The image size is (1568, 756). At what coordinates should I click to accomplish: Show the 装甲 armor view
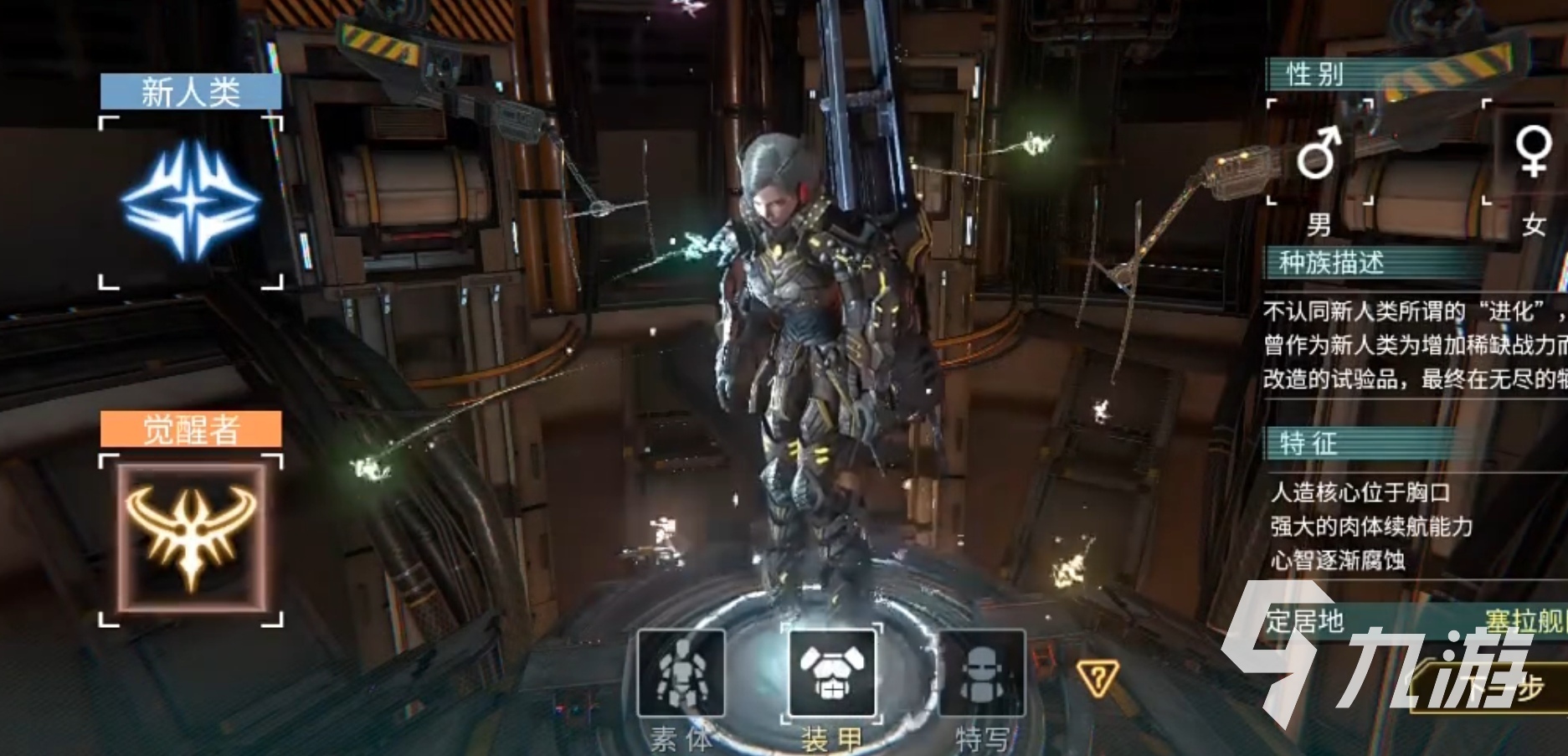831,674
